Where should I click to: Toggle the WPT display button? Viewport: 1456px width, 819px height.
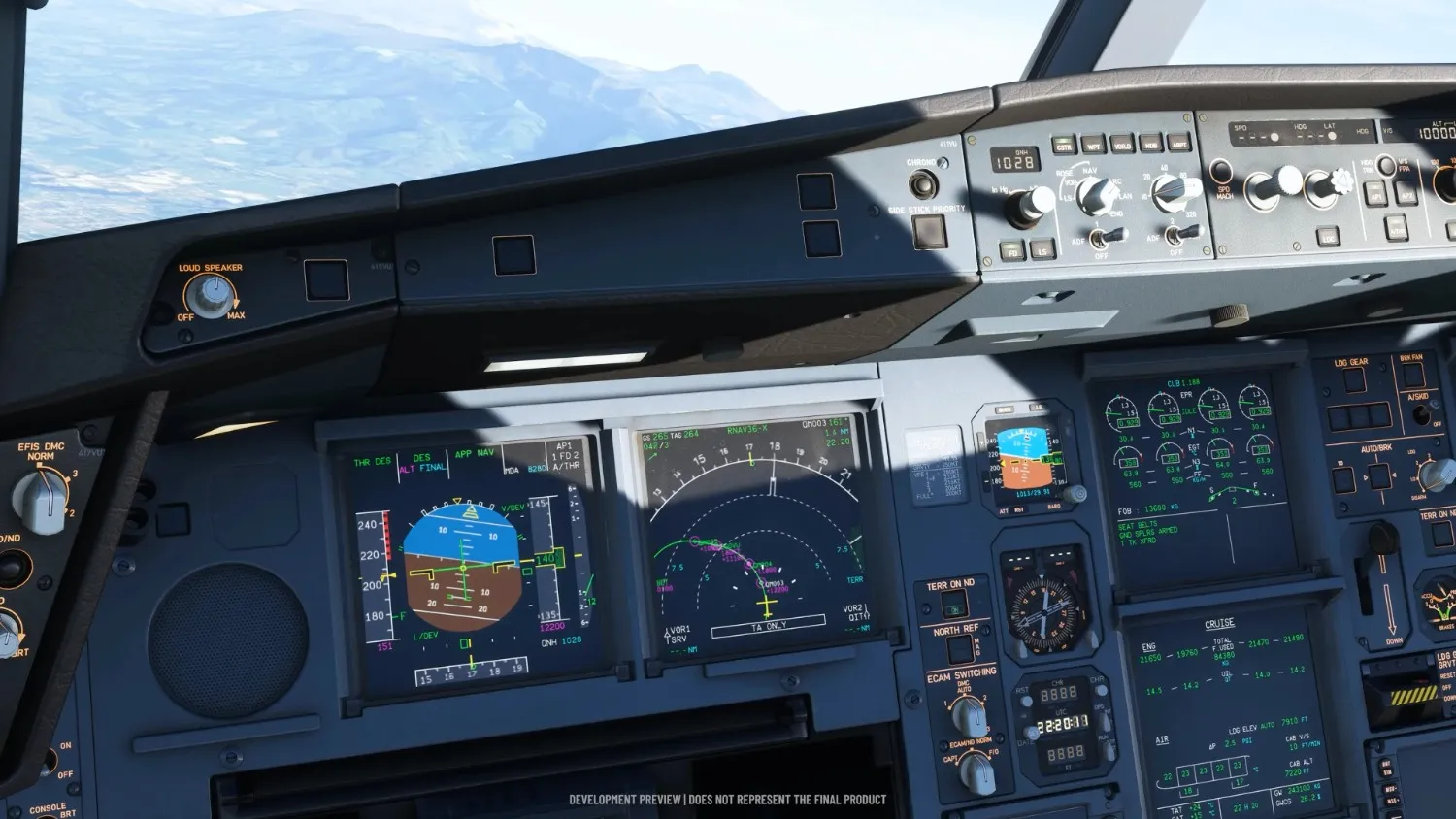[1093, 146]
